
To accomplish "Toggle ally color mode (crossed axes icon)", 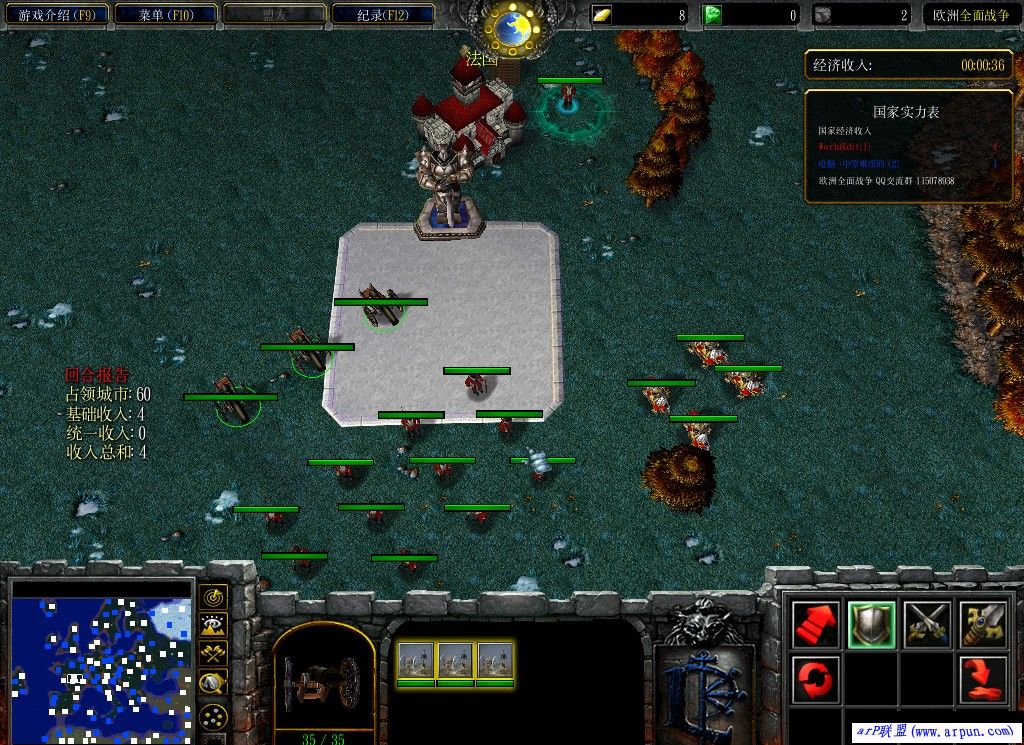I will 213,655.
